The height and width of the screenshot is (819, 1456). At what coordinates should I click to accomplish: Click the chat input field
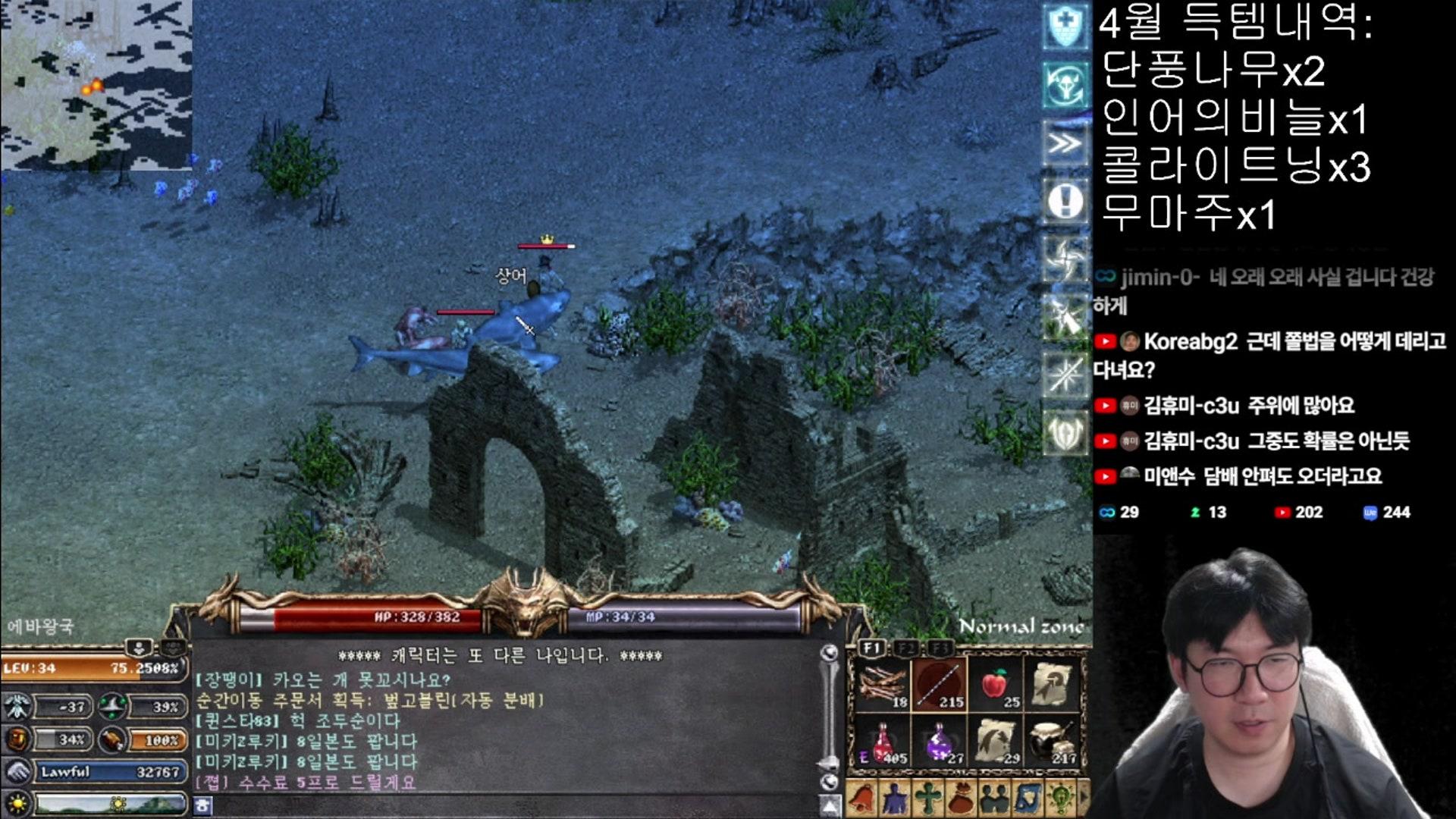coord(508,805)
